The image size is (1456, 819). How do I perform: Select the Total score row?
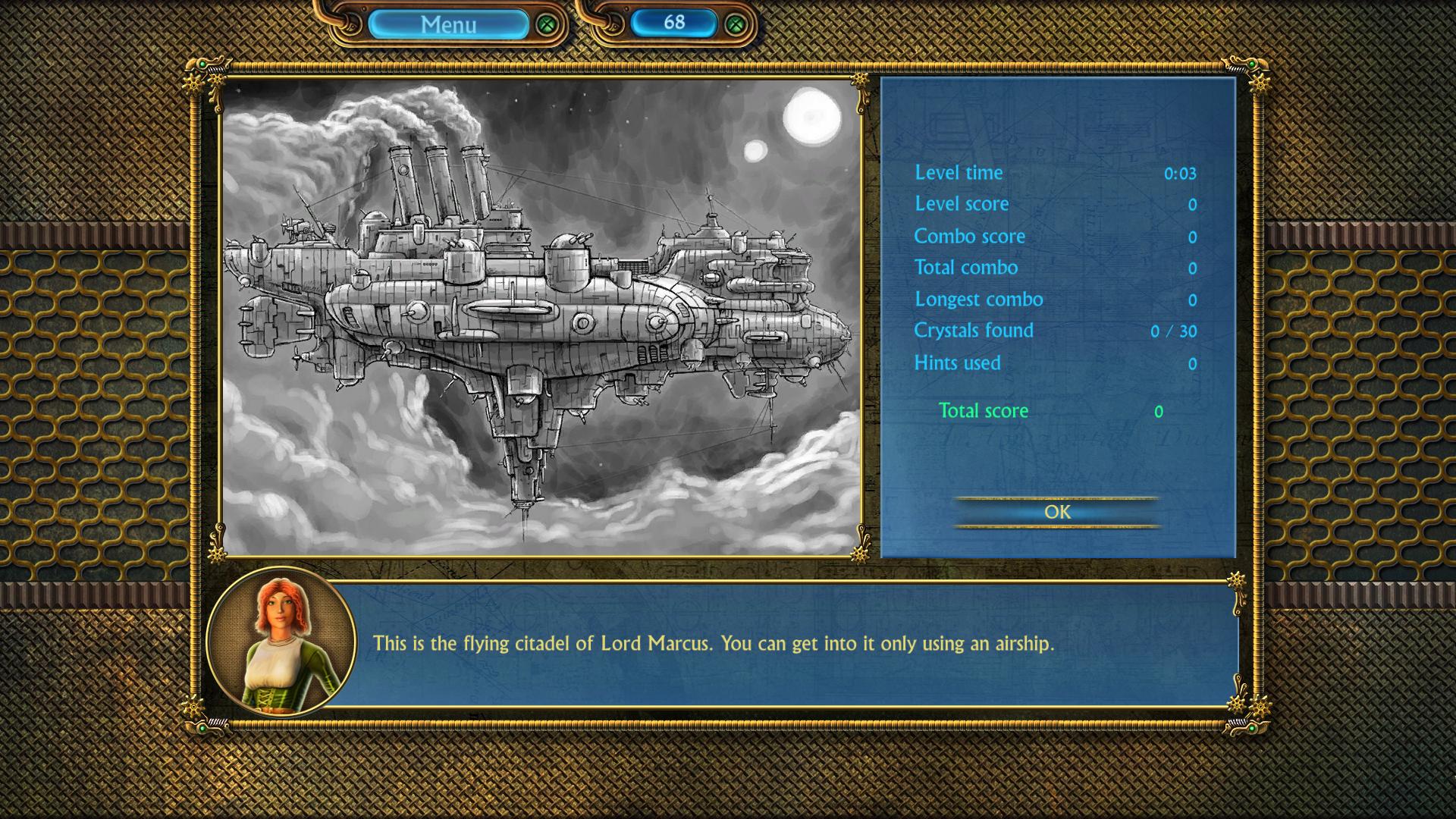point(983,410)
